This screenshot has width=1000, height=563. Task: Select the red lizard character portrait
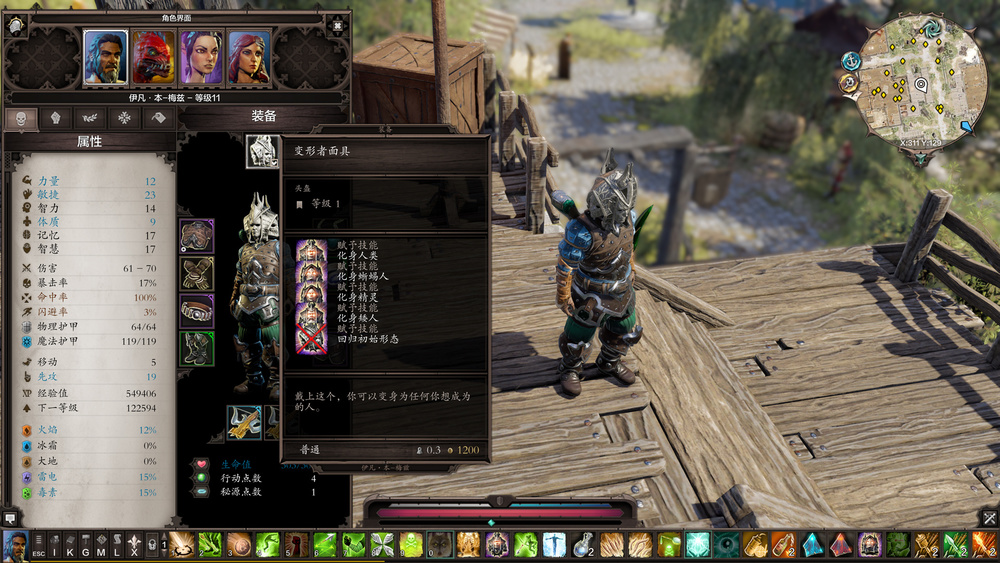point(153,56)
